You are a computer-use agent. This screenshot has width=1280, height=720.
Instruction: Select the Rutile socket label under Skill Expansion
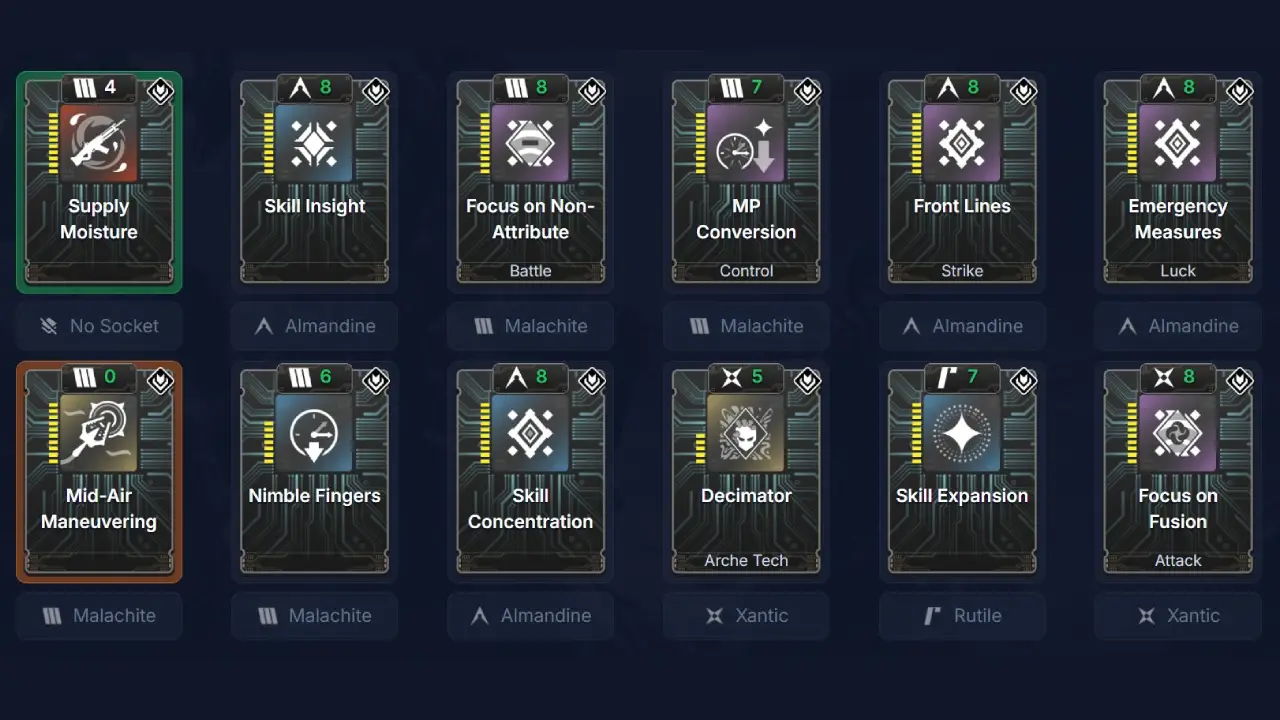click(x=962, y=616)
